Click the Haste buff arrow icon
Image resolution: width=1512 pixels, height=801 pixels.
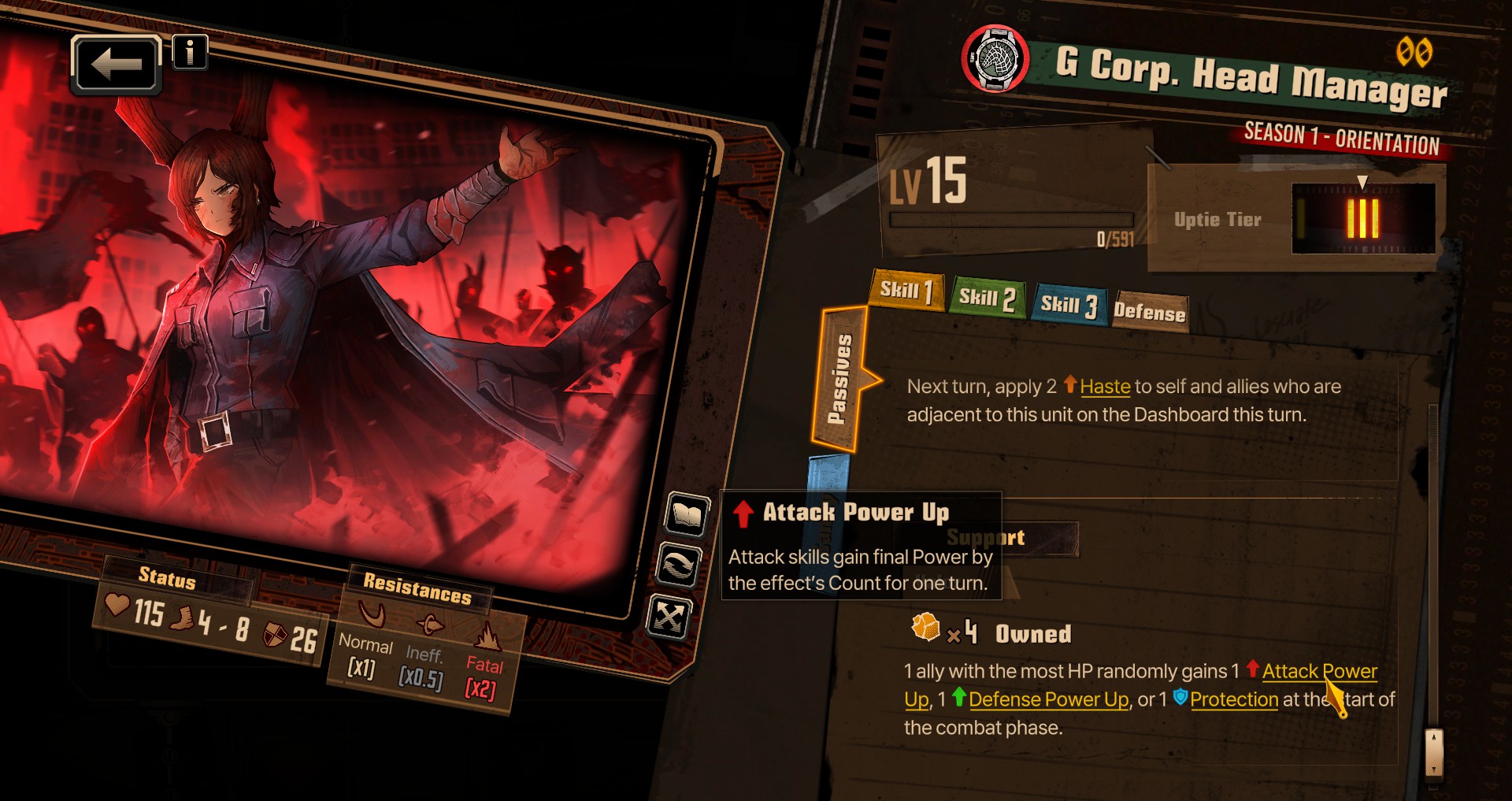click(1069, 385)
